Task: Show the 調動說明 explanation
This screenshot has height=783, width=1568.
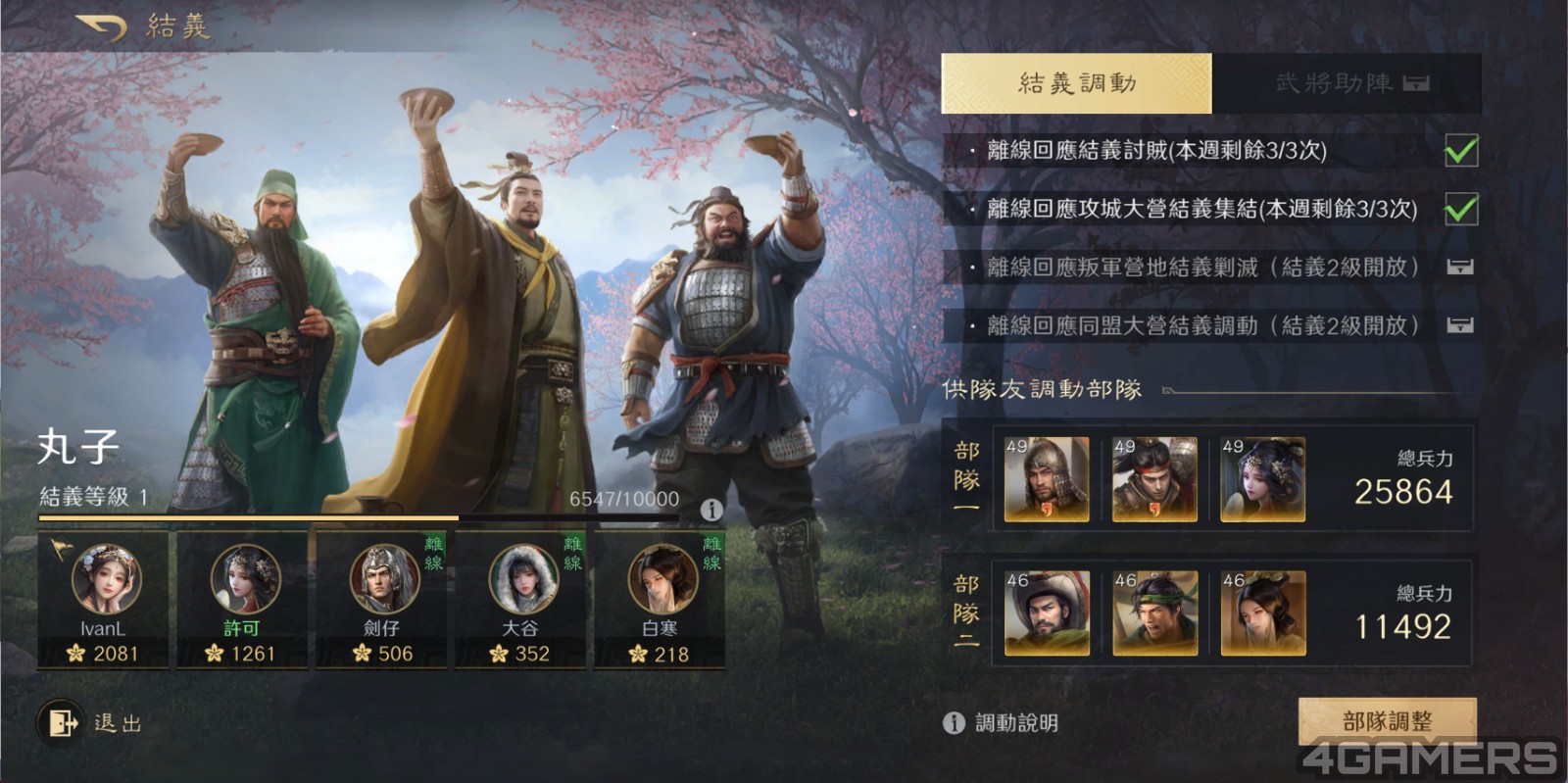Action: click(1002, 723)
